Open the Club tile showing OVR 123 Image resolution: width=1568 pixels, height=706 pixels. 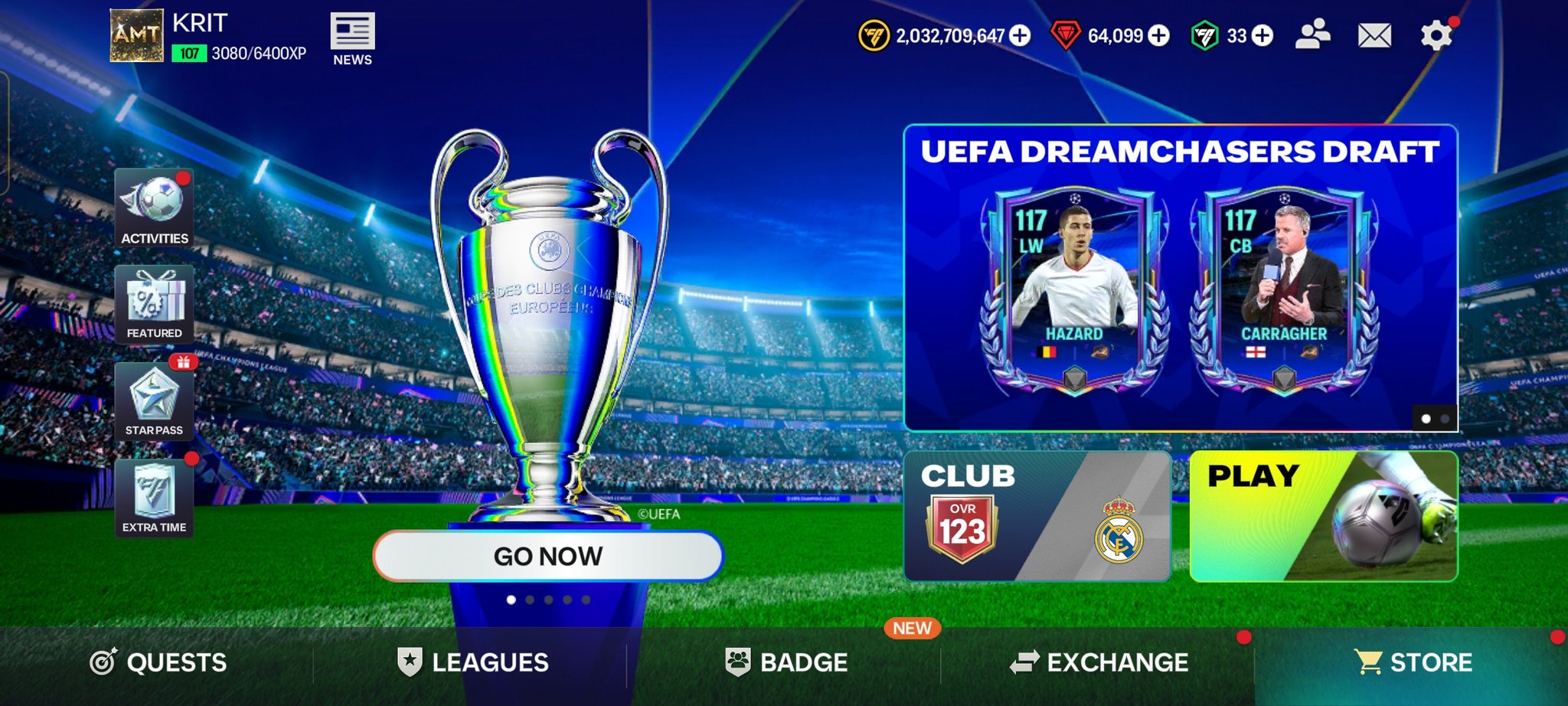[x=1037, y=516]
